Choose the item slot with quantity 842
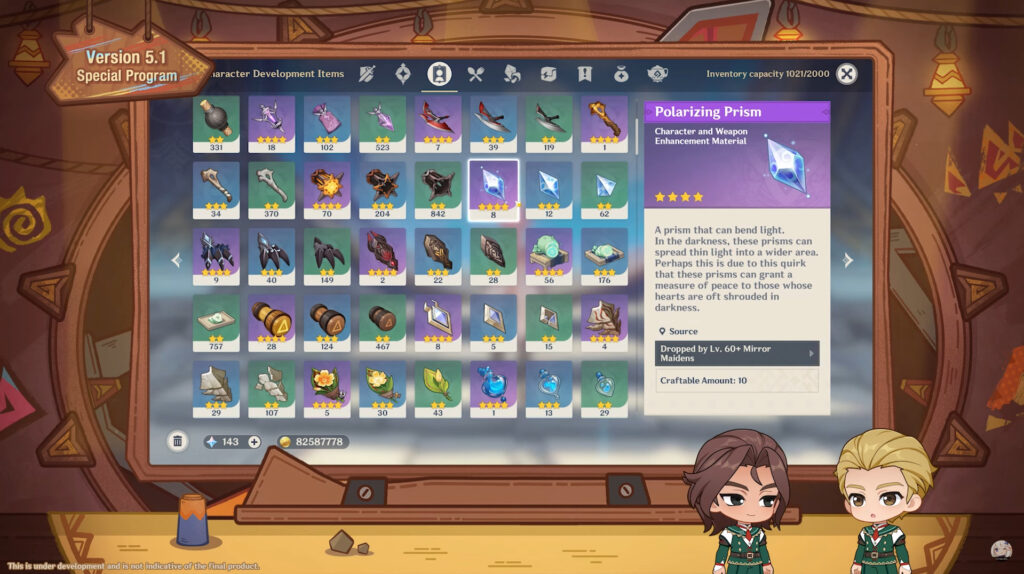 438,189
